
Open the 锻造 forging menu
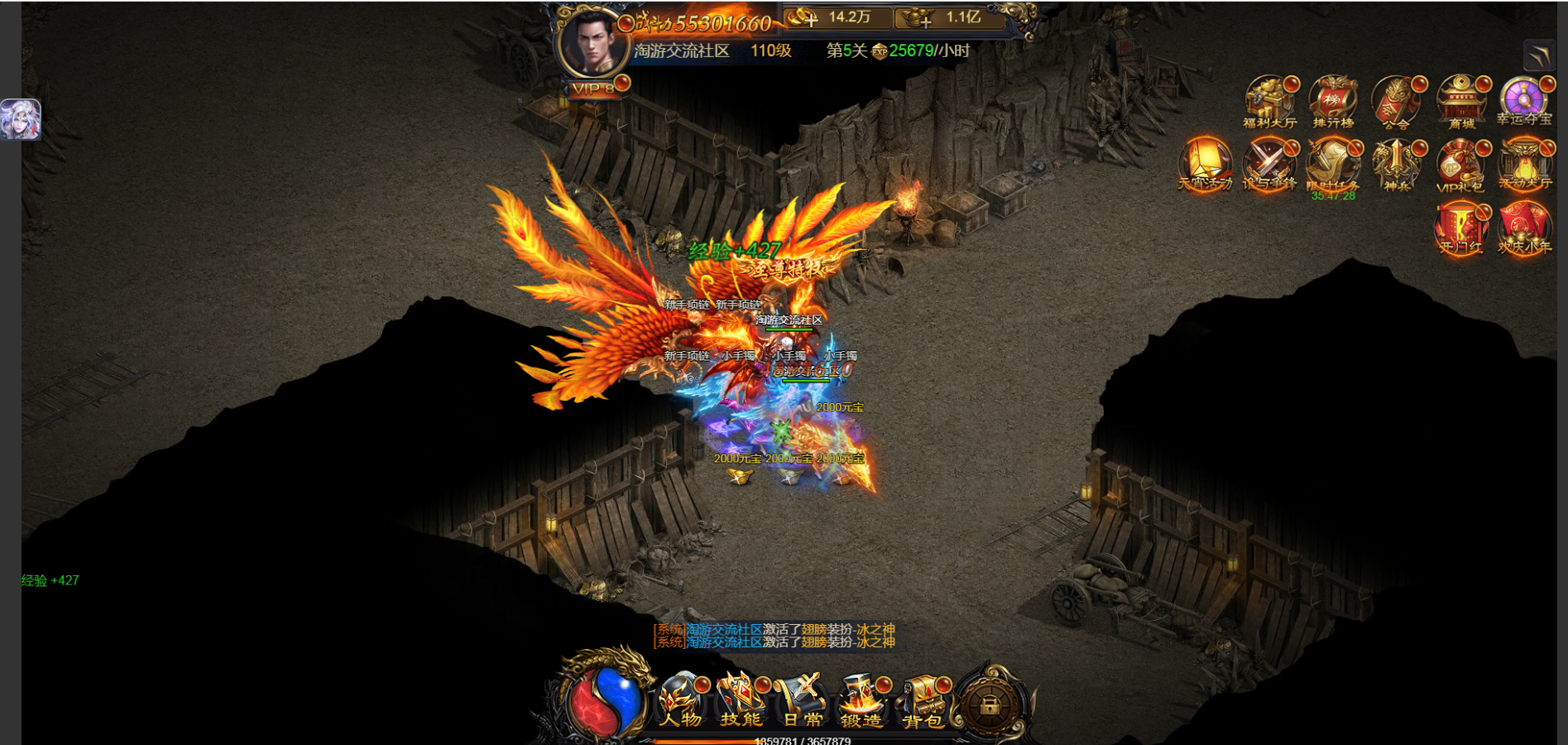(862, 700)
